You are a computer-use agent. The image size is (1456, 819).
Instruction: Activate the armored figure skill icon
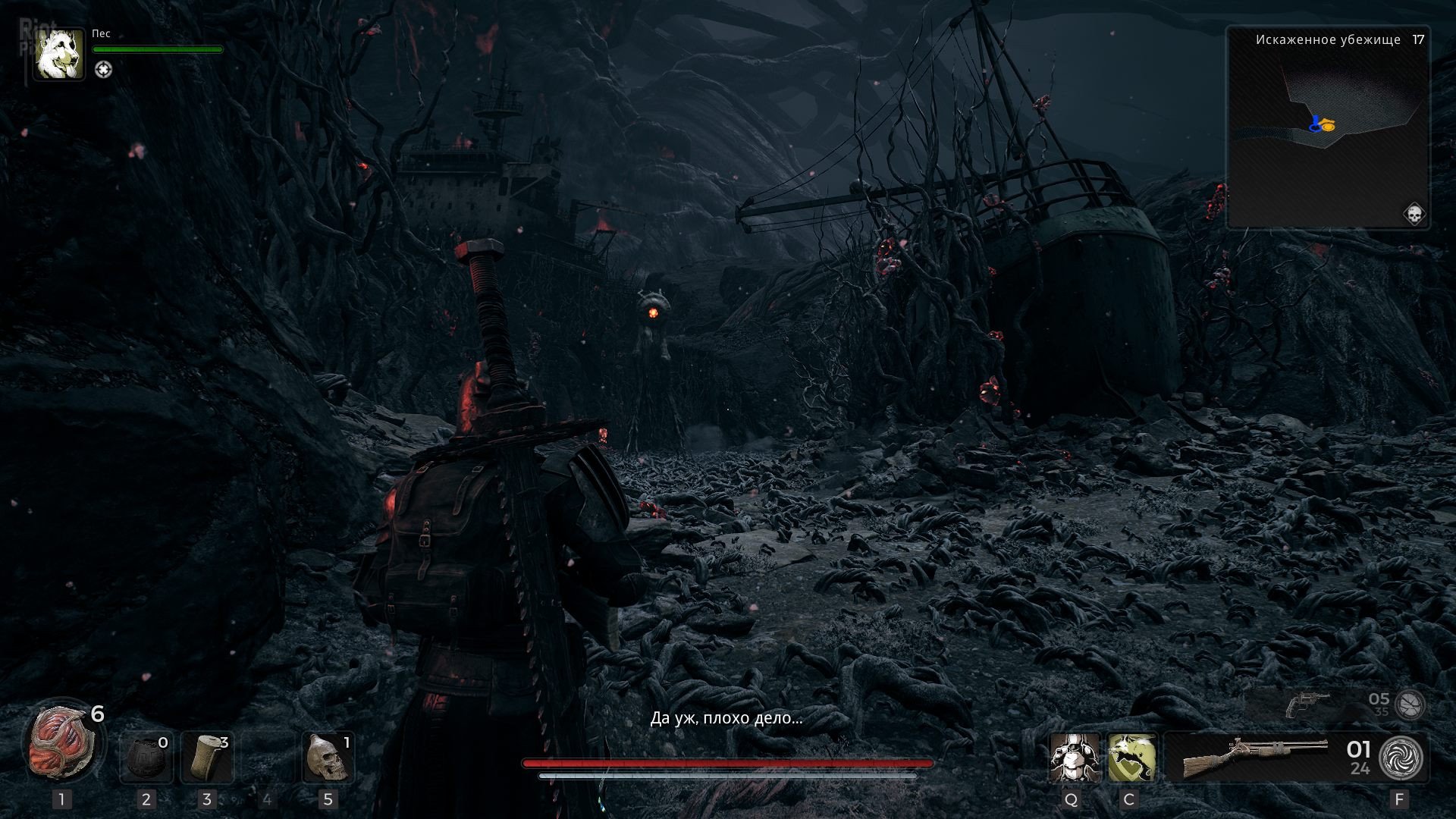click(1074, 757)
